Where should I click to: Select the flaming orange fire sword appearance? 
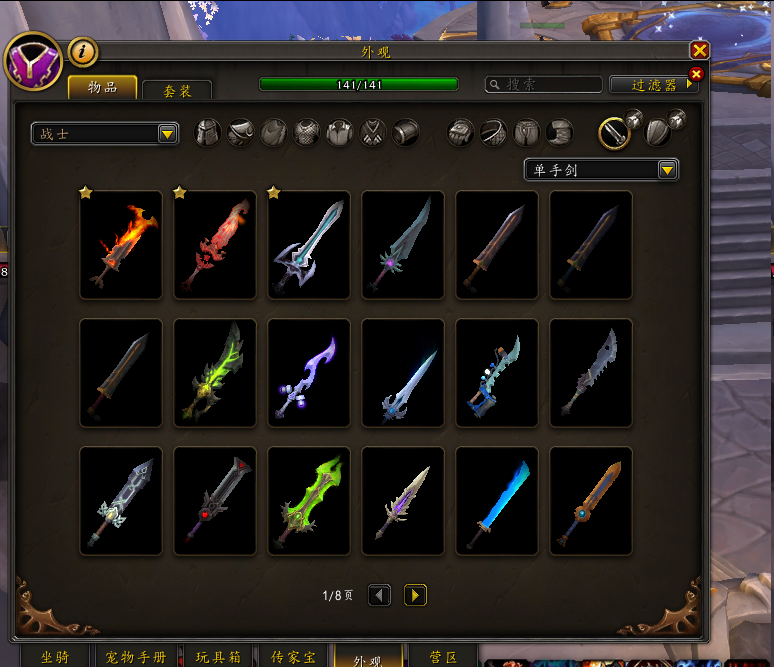[121, 245]
